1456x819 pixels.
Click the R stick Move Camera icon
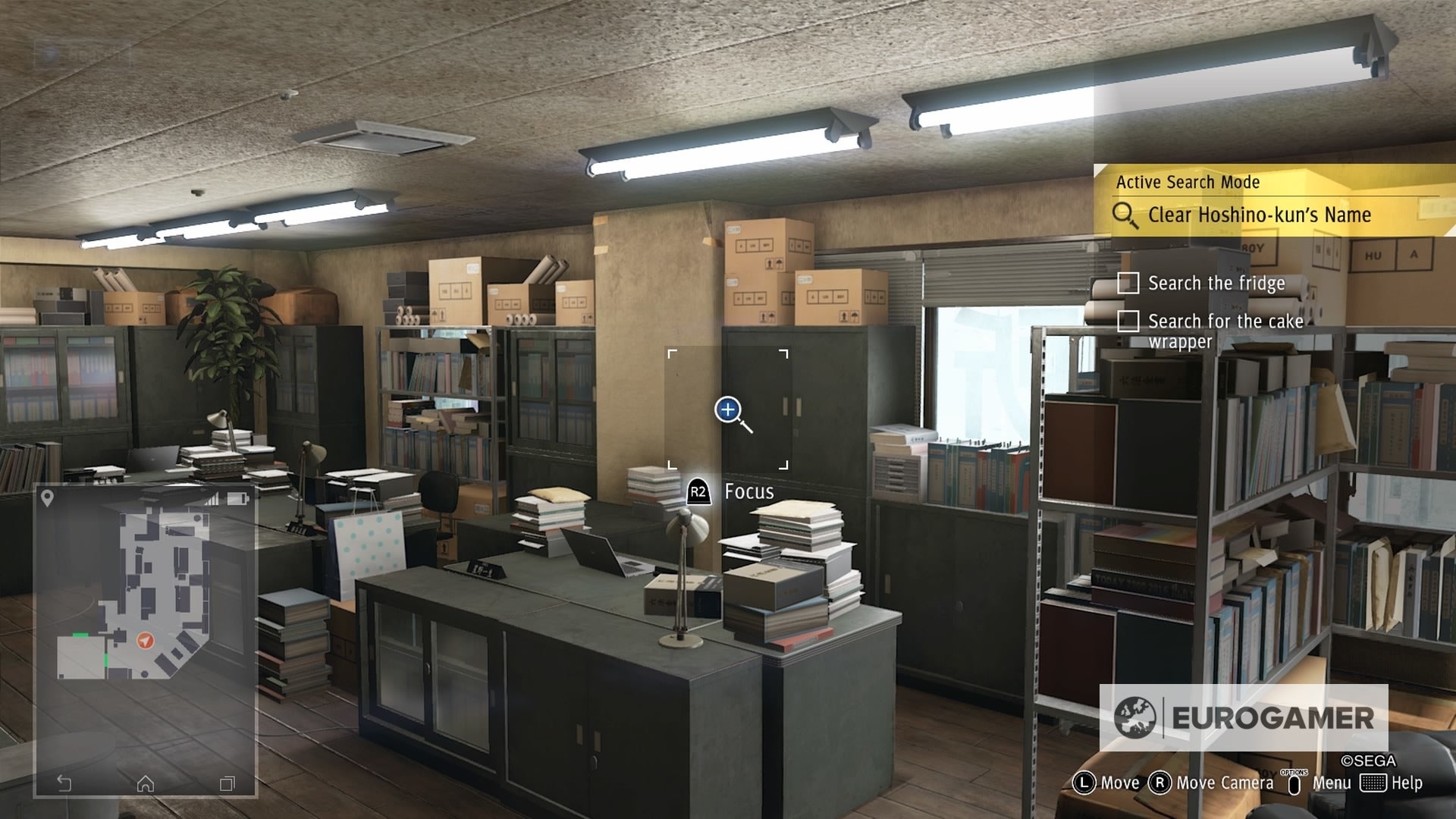click(x=1160, y=782)
